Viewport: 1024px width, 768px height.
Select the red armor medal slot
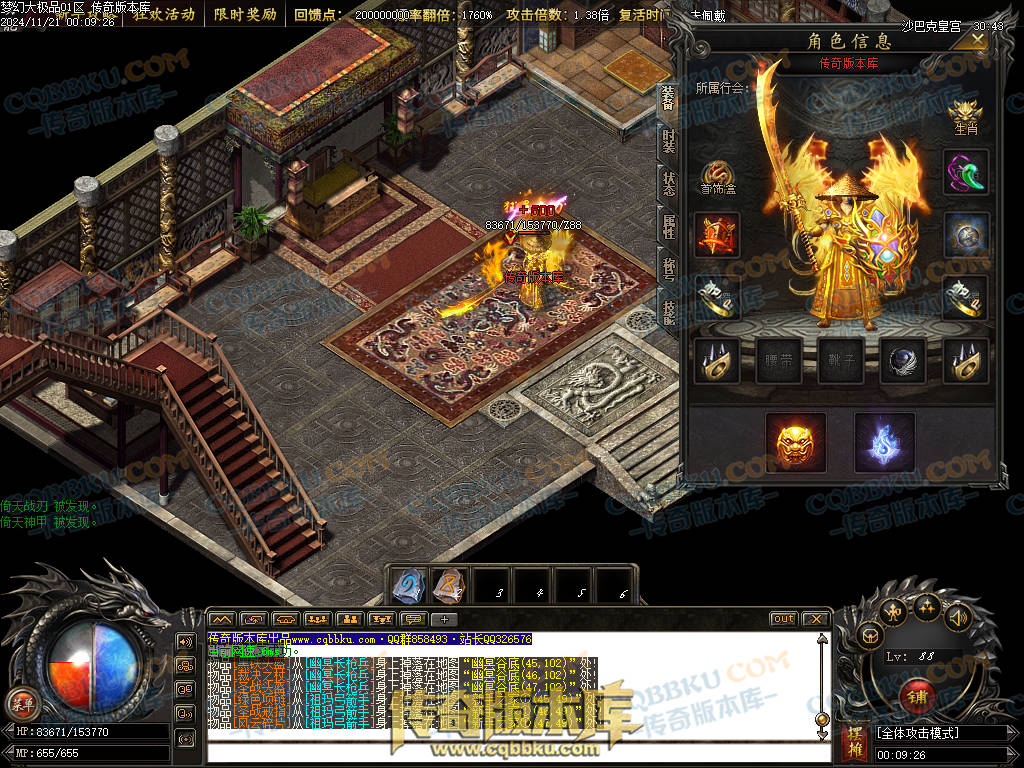pos(717,235)
